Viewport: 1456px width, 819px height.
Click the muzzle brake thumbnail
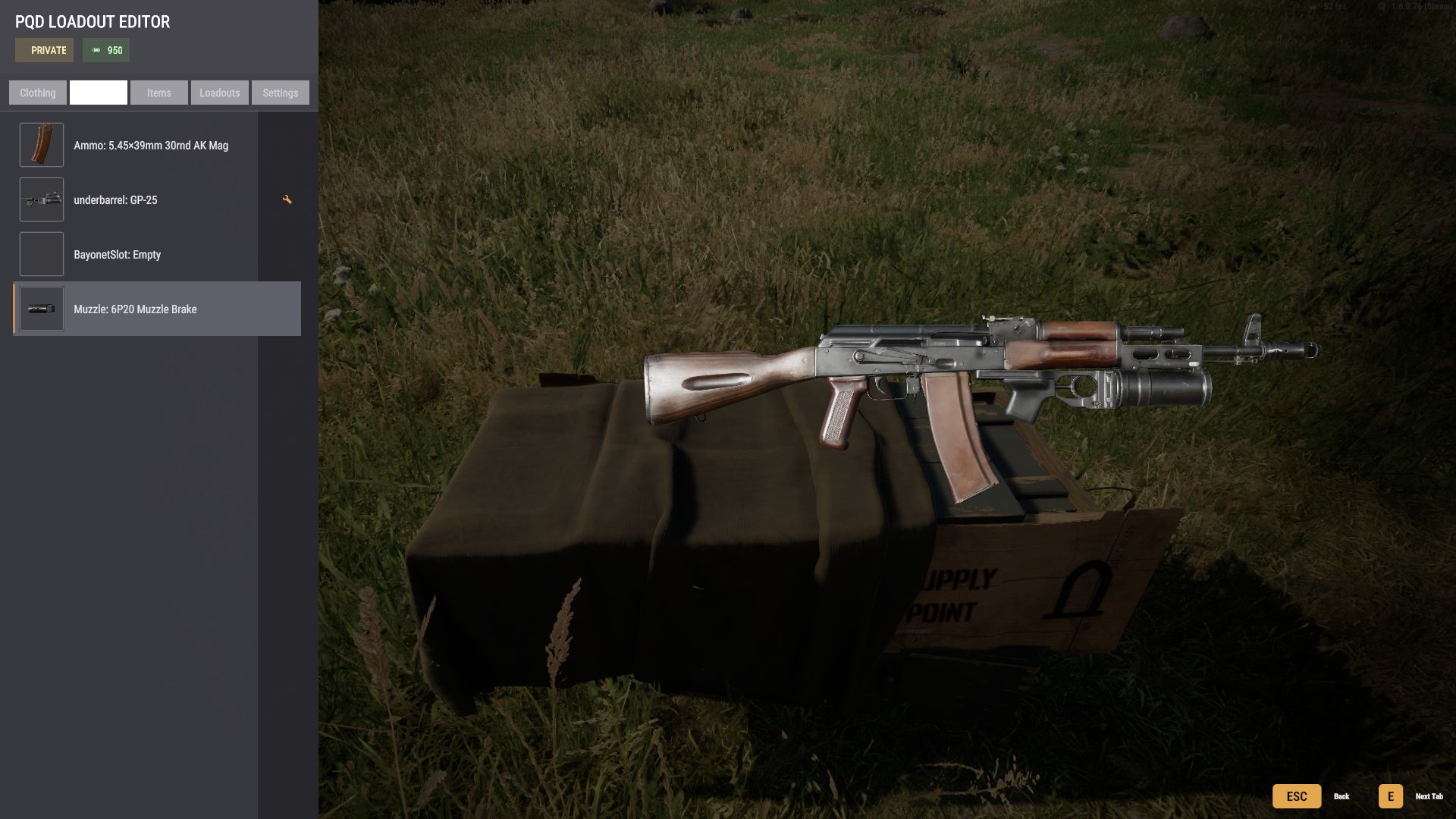(42, 309)
